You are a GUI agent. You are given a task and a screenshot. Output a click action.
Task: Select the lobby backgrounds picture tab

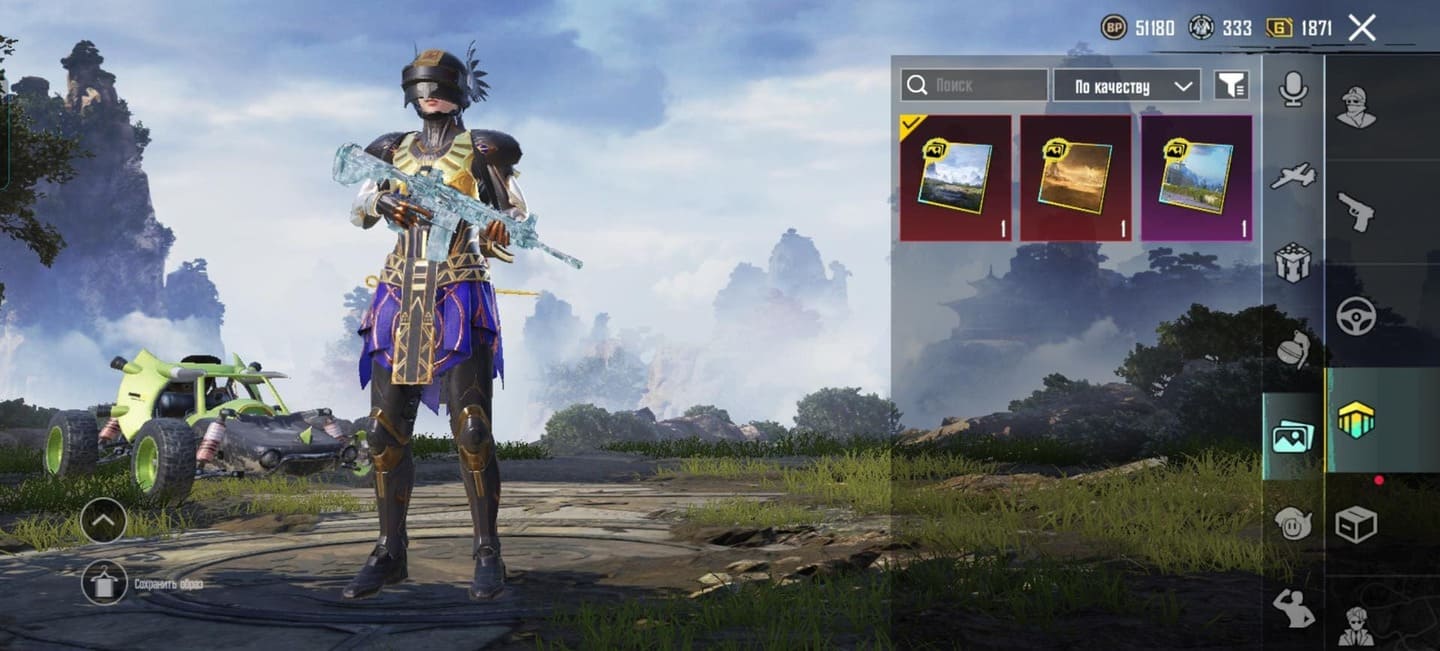coord(1293,437)
